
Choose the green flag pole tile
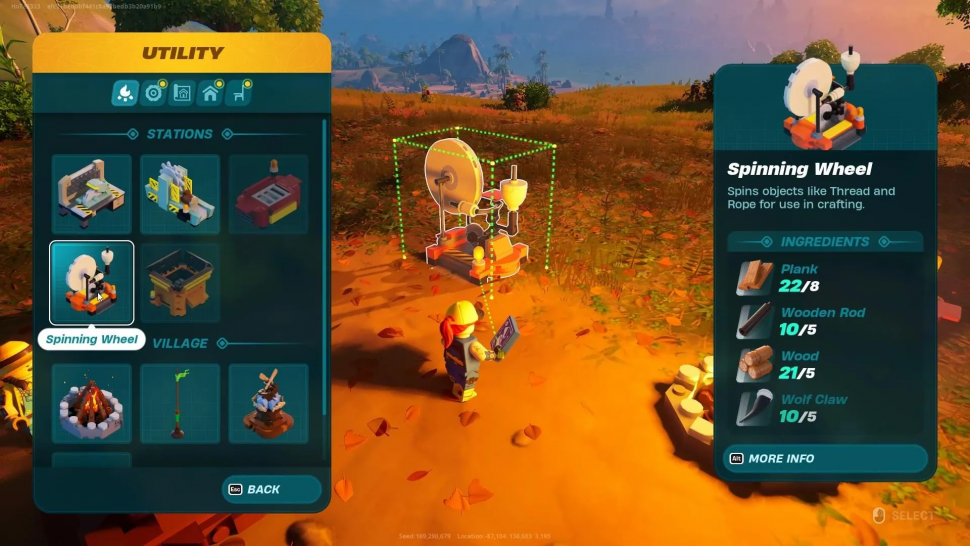click(180, 403)
